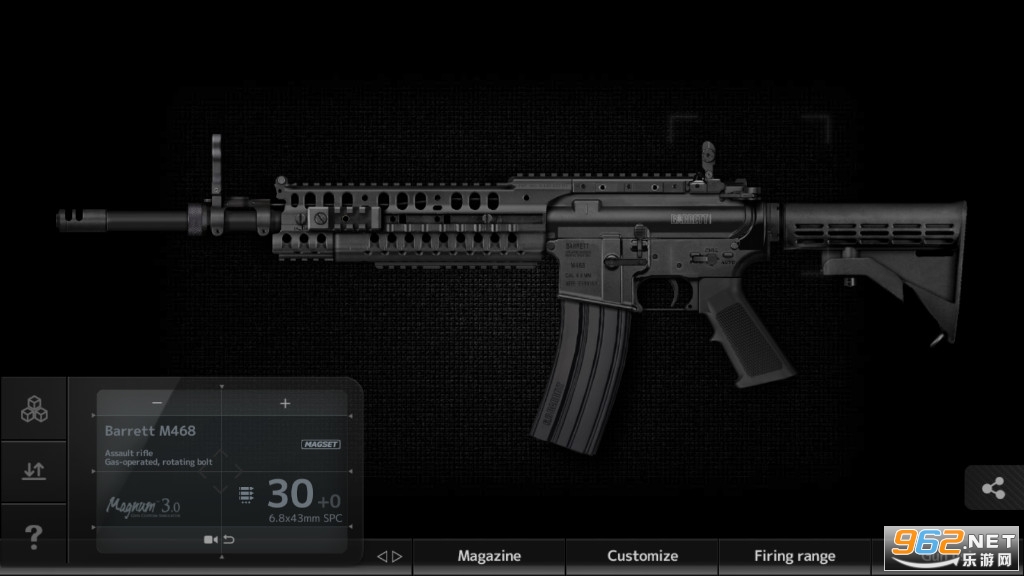Open the Customize tab
This screenshot has width=1024, height=576.
642,556
